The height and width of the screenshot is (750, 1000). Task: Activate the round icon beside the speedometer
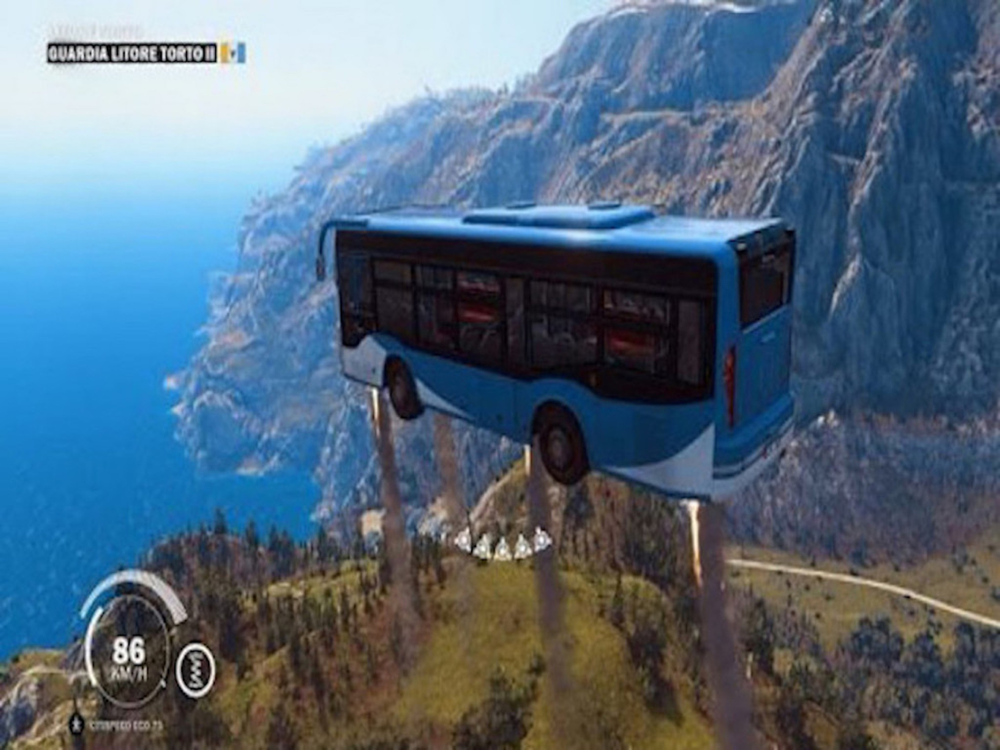tap(195, 669)
